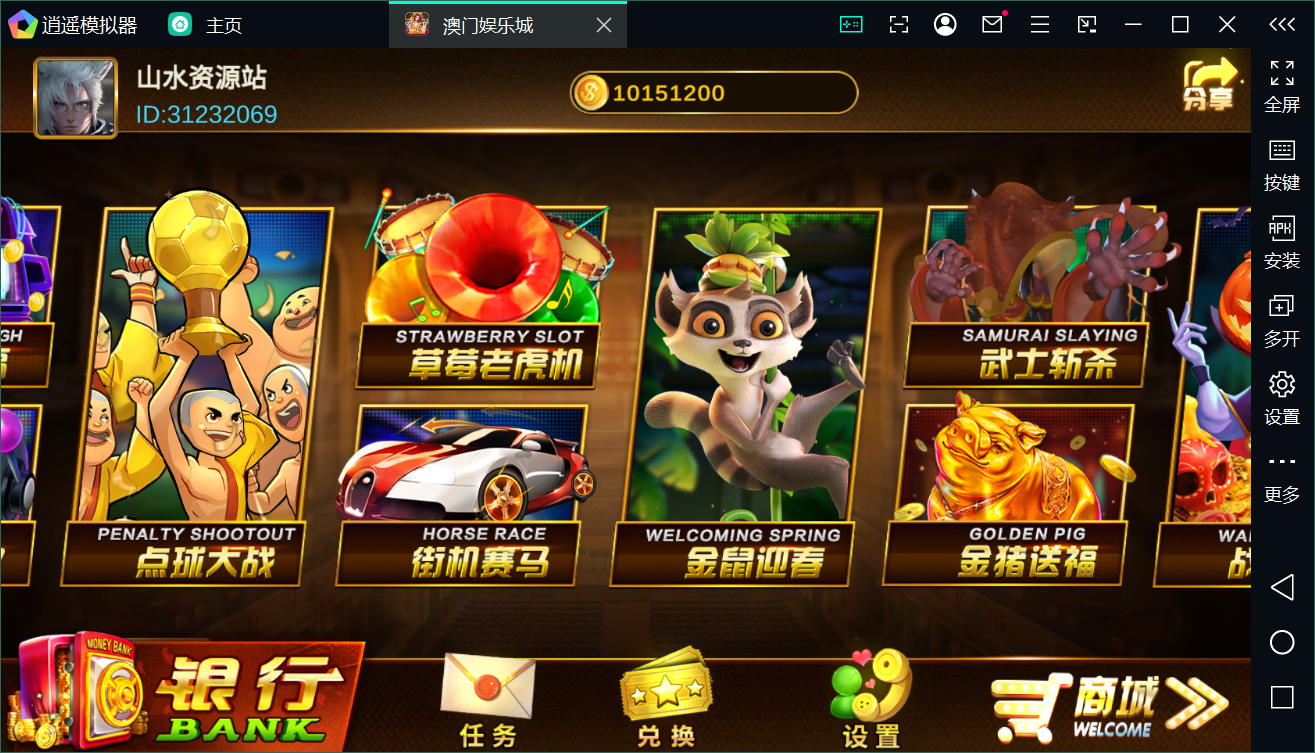Open the 银行 BANK
The image size is (1315, 753).
click(180, 690)
